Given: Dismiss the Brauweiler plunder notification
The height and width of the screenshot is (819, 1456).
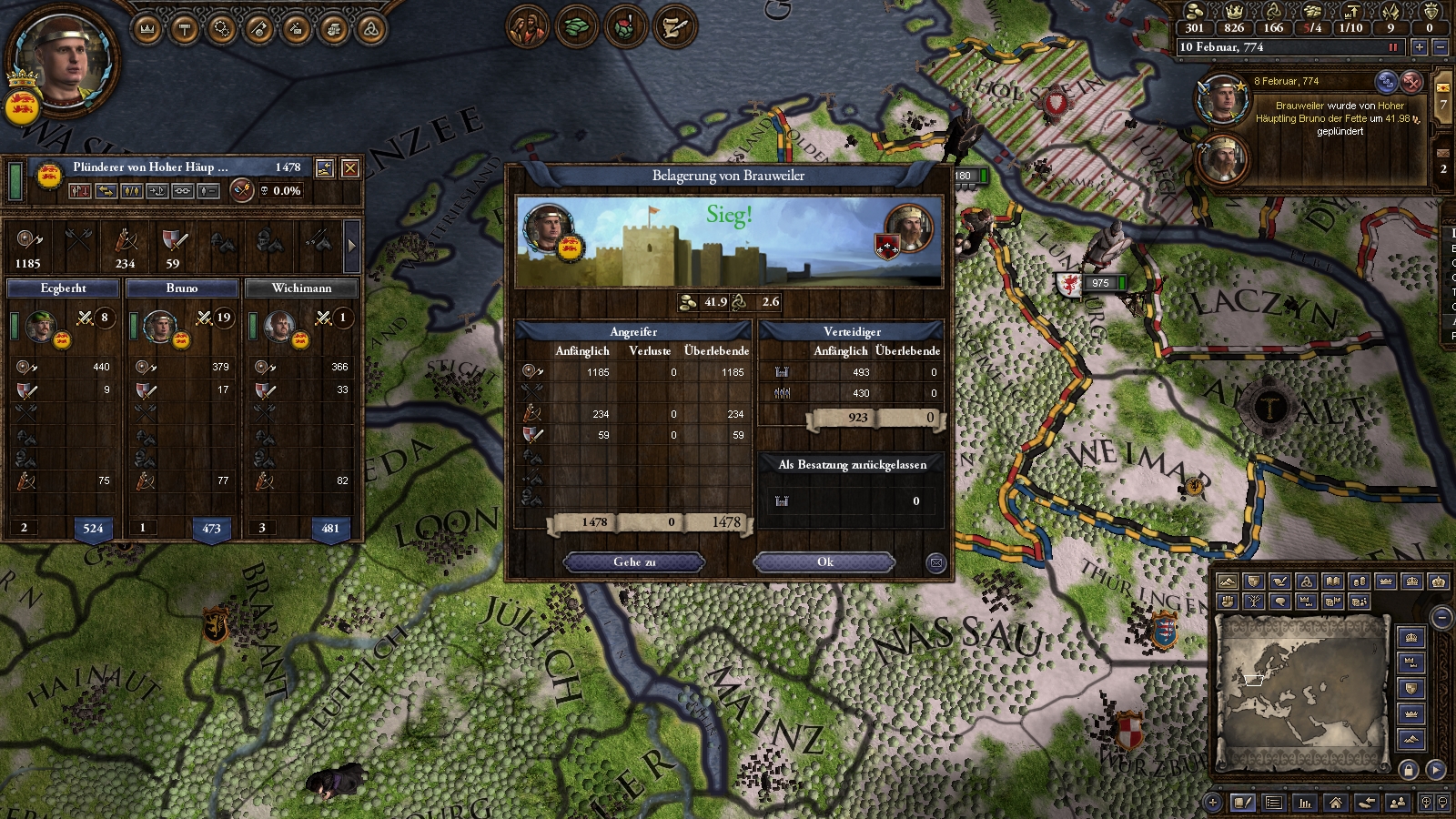Looking at the screenshot, I should point(1410,82).
